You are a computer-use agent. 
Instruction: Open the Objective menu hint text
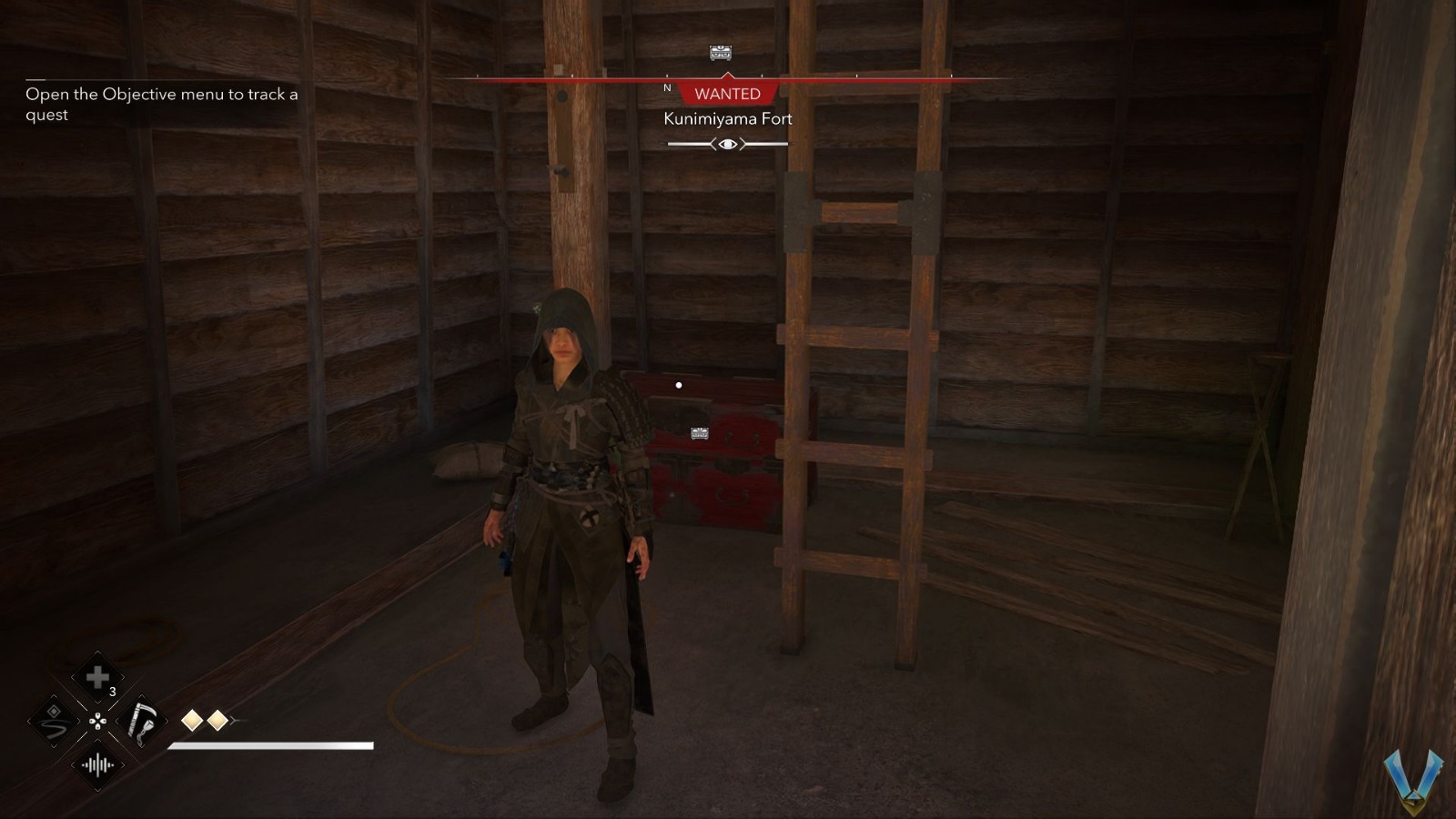coord(159,104)
